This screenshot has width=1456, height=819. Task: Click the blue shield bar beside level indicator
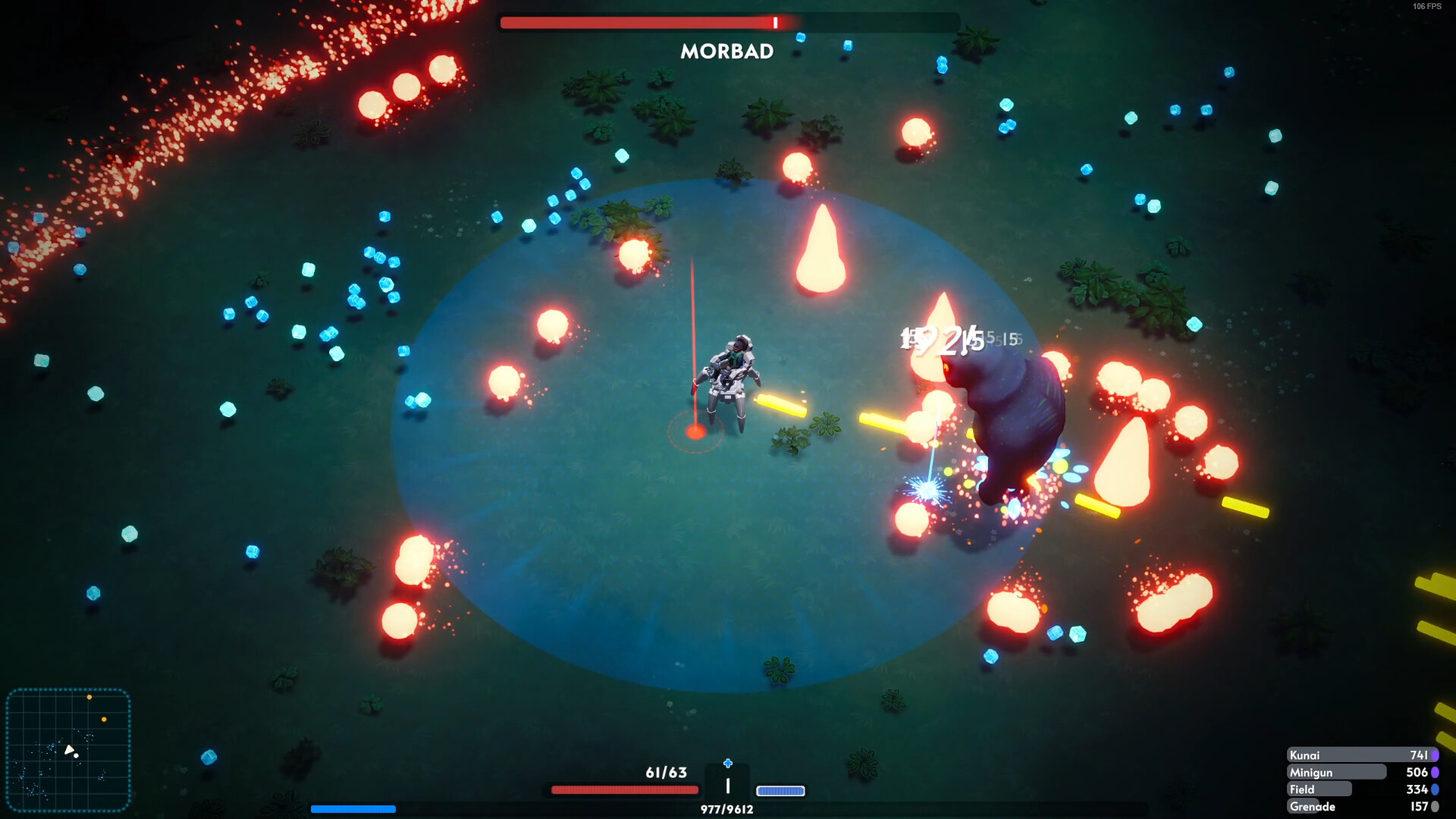783,790
